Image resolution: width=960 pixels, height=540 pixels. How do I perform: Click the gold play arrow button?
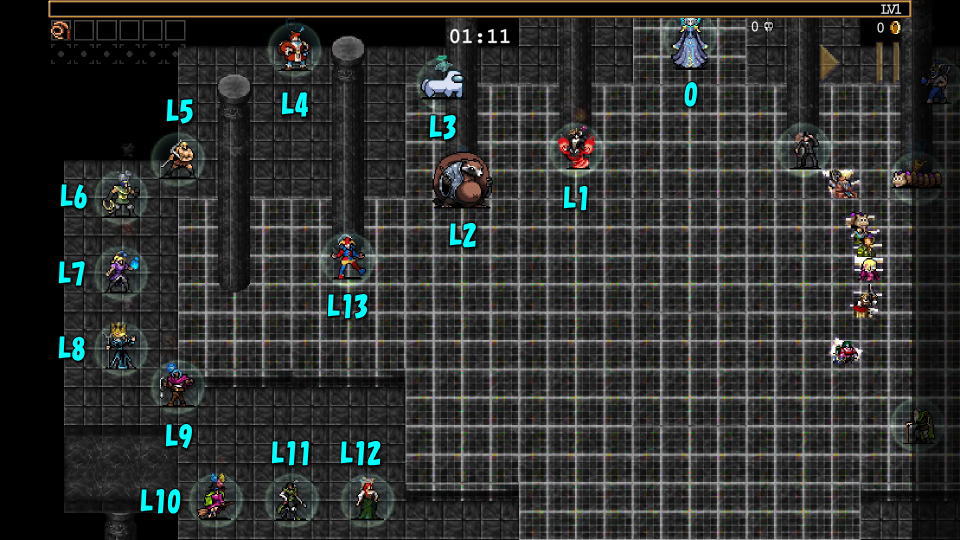tap(829, 62)
